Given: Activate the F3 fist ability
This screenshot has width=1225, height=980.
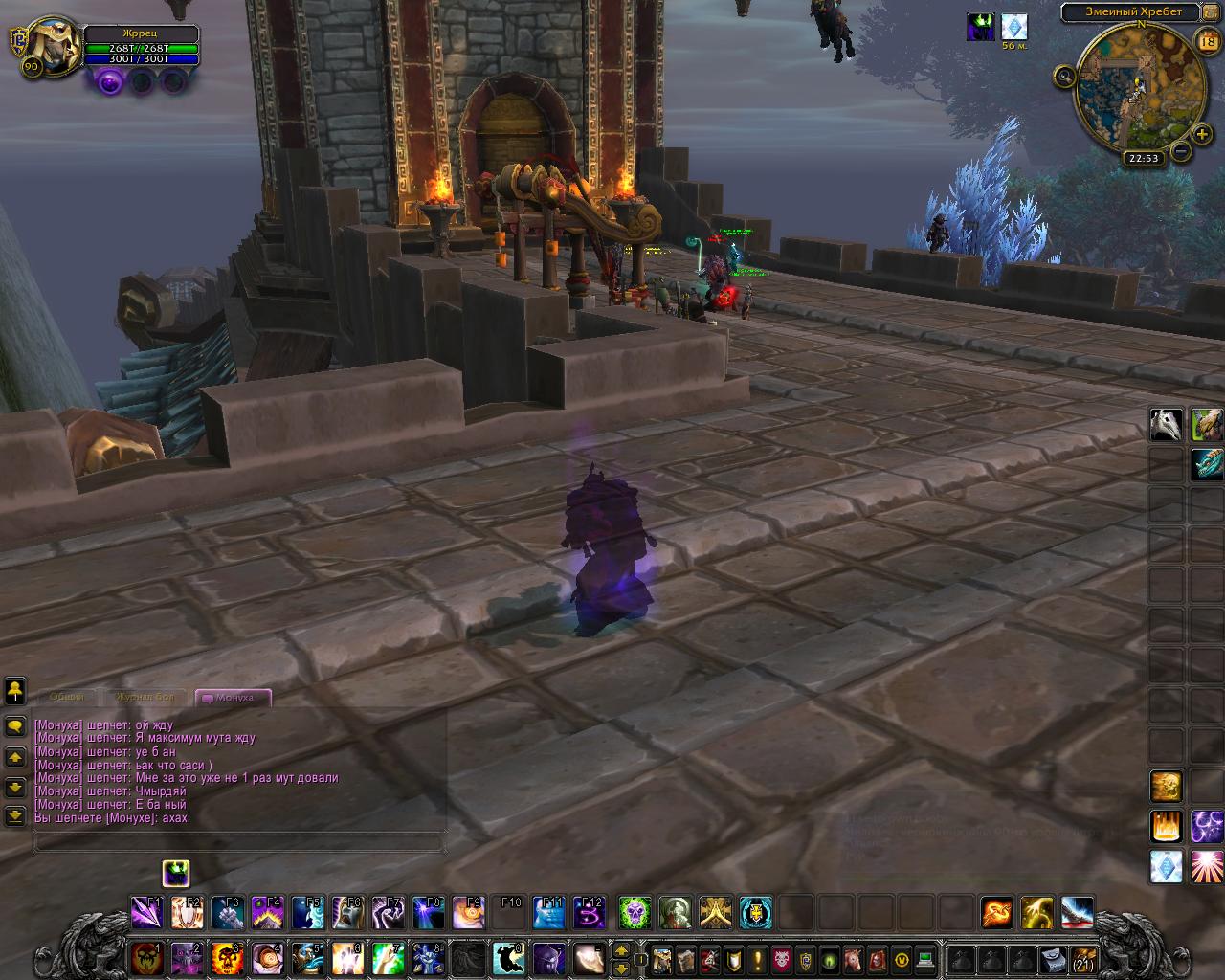Looking at the screenshot, I should click(x=227, y=913).
